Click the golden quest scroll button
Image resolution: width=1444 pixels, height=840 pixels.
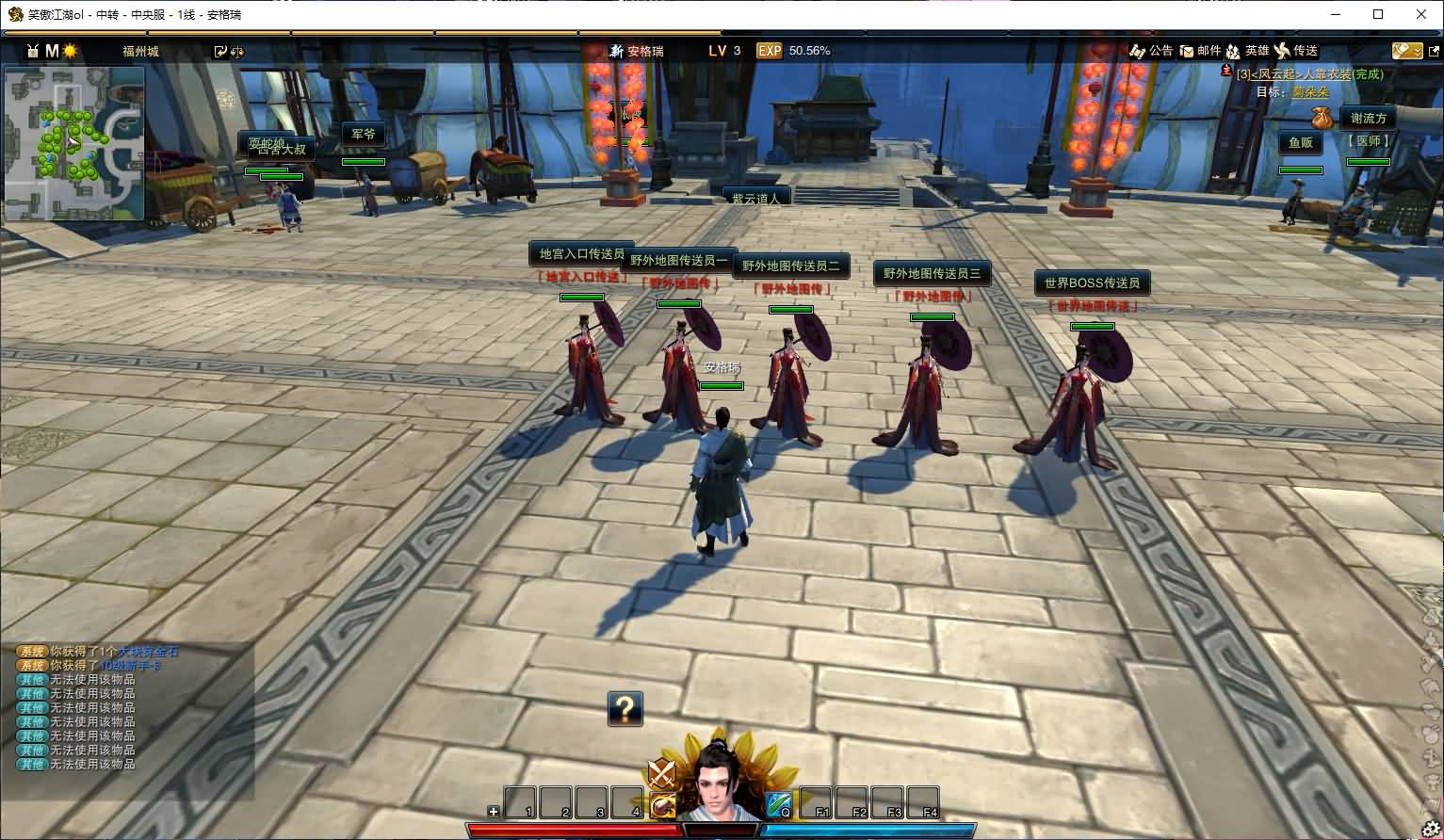(1406, 51)
